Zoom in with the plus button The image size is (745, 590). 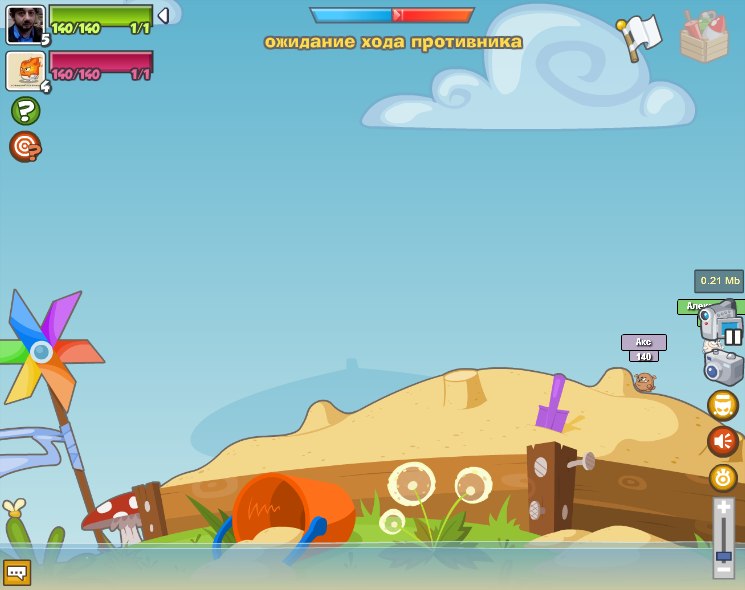coord(723,508)
